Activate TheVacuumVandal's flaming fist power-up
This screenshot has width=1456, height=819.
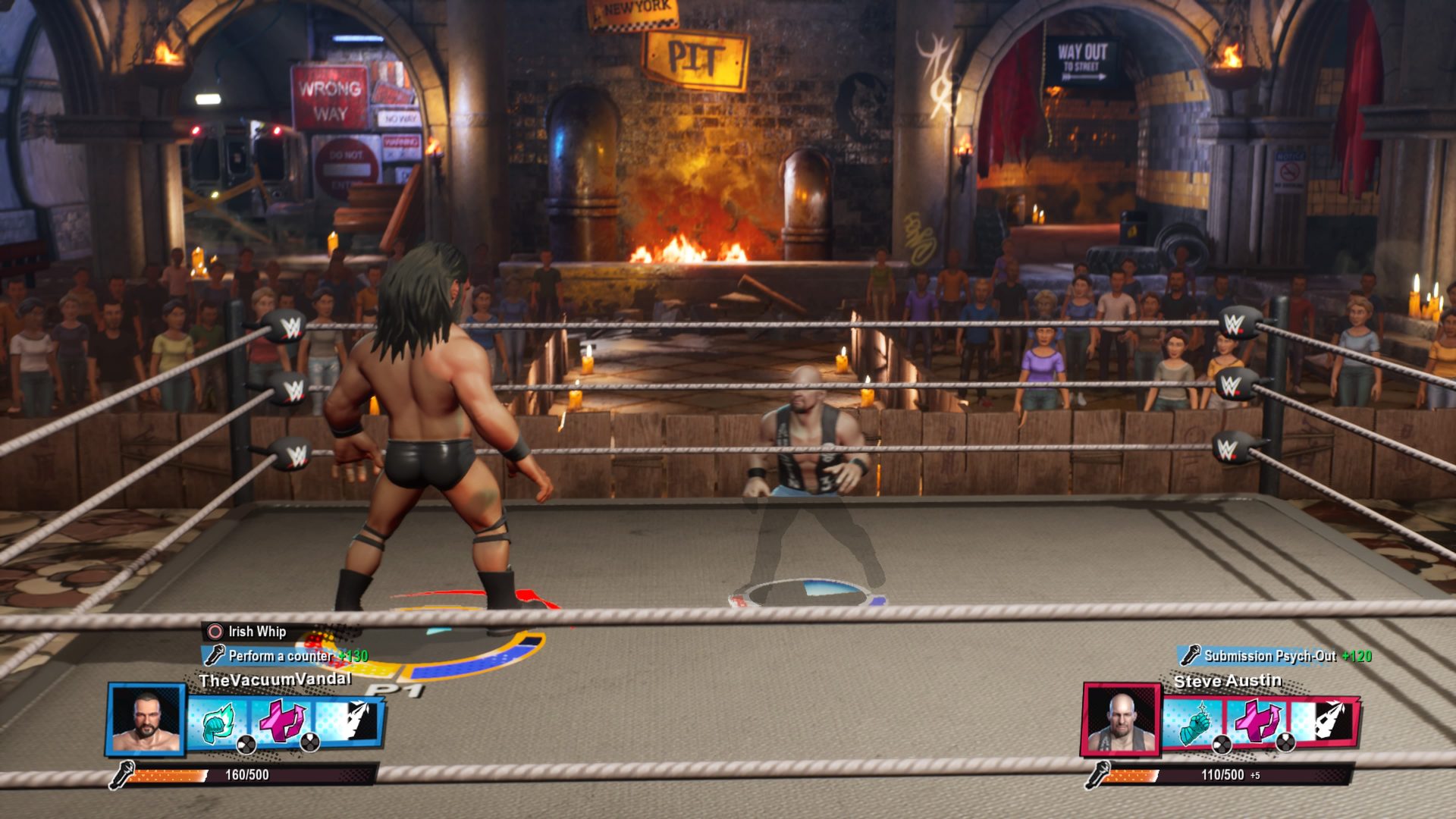(219, 723)
